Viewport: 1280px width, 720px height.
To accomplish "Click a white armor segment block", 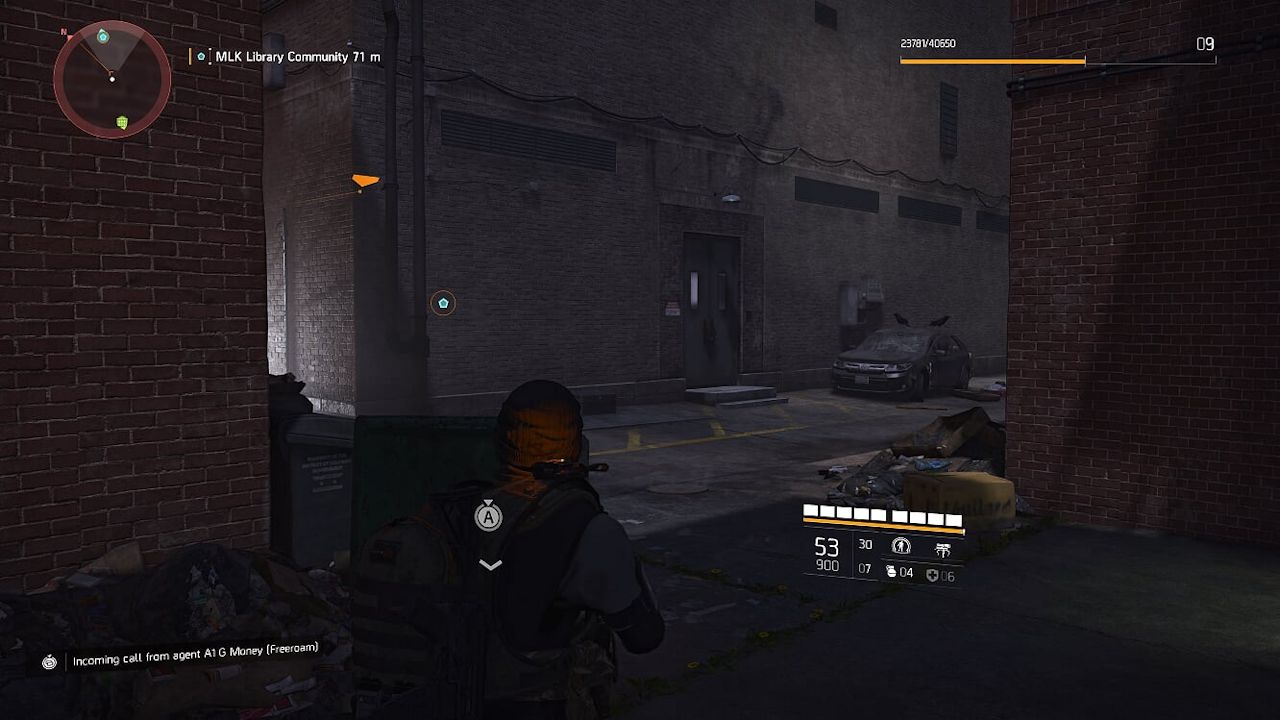I will (812, 510).
